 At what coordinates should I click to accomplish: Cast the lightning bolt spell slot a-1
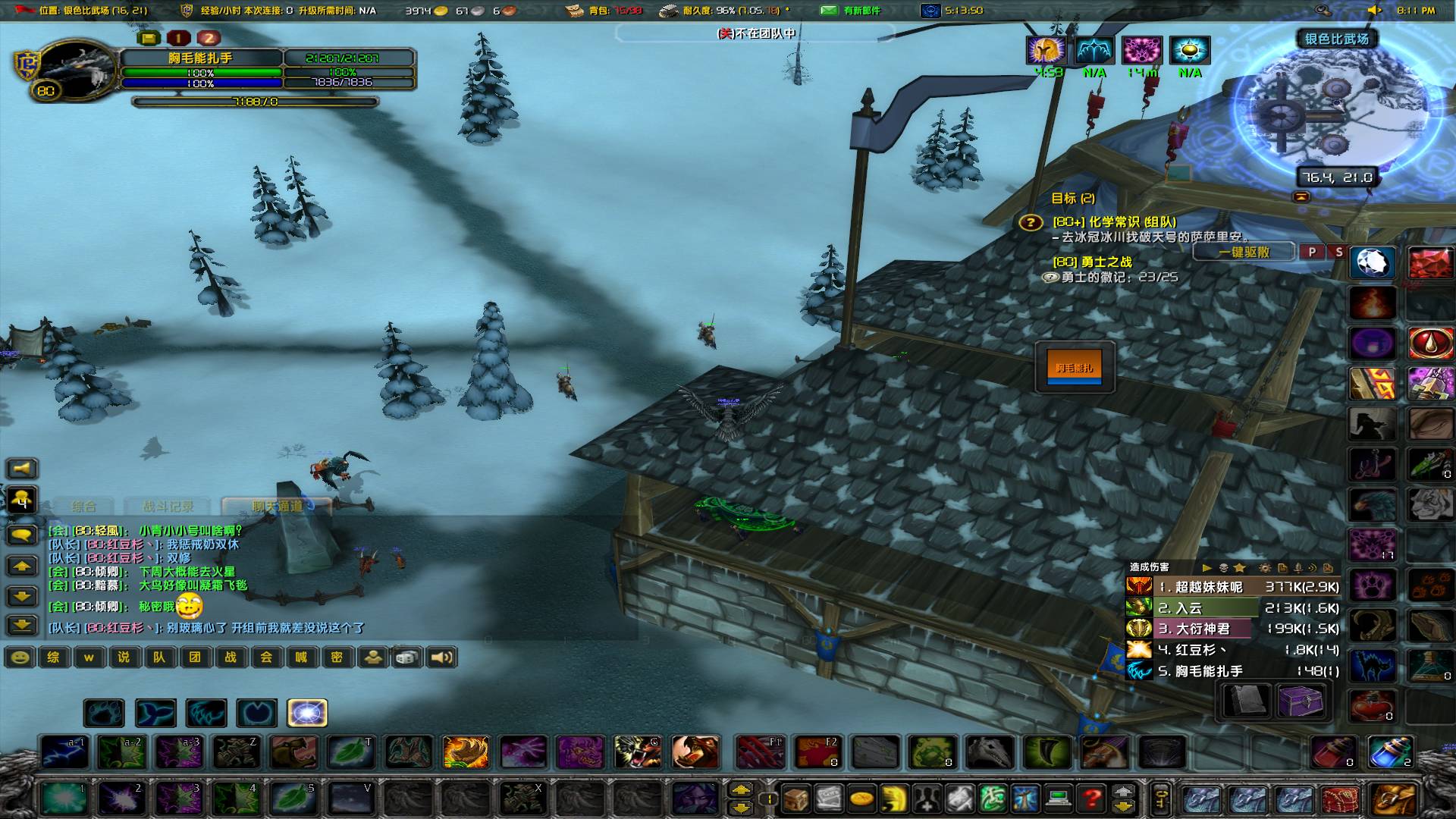click(x=64, y=752)
